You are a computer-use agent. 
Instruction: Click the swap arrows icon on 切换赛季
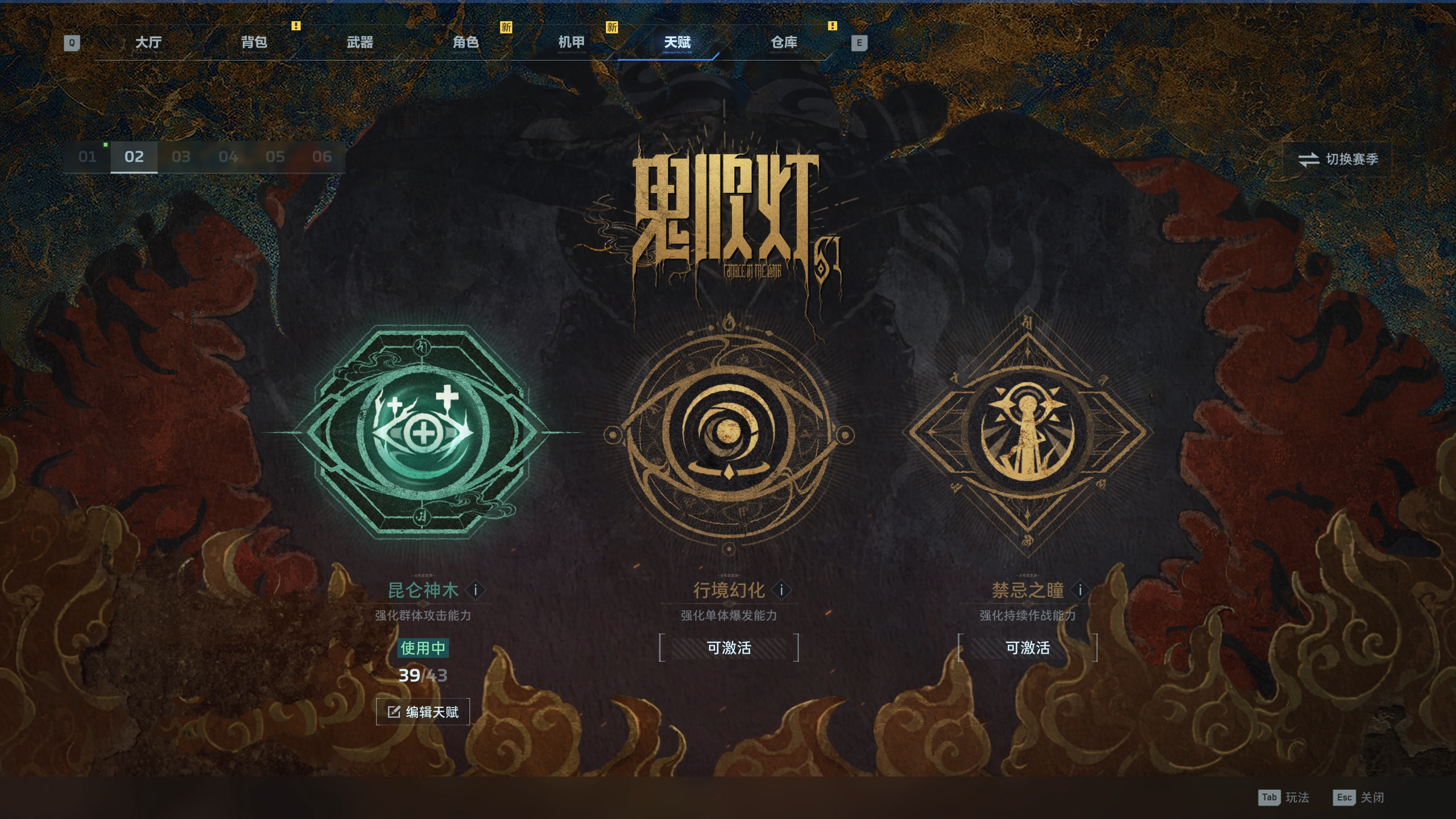pos(1309,160)
